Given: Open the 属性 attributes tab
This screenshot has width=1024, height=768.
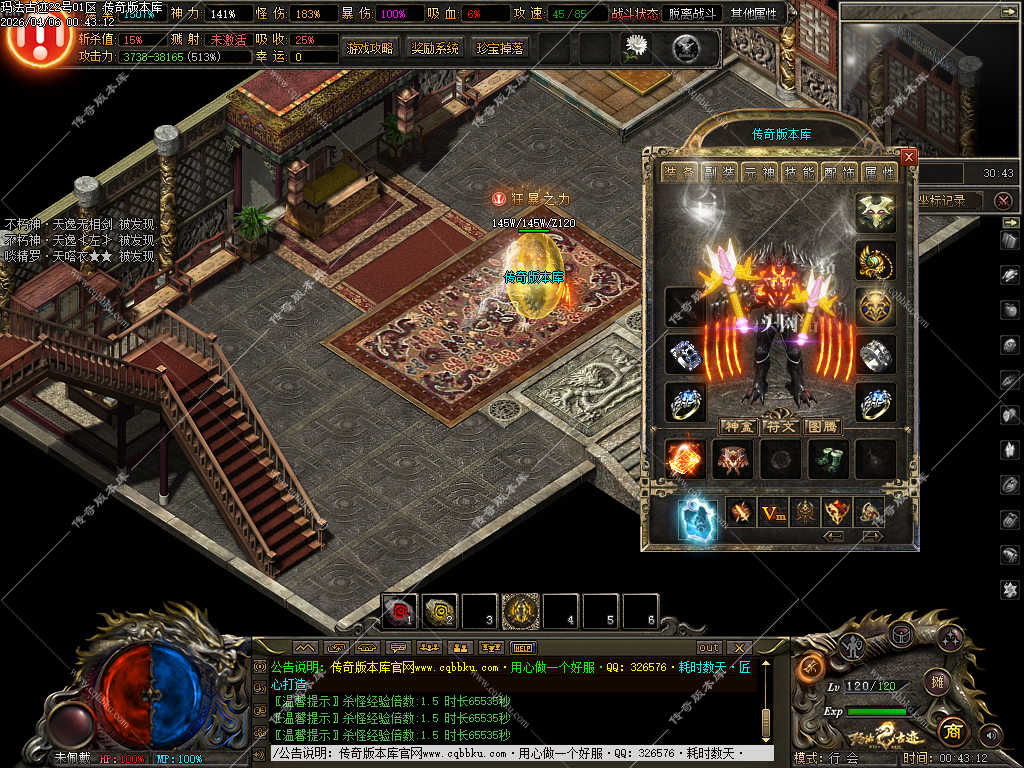Looking at the screenshot, I should point(880,172).
